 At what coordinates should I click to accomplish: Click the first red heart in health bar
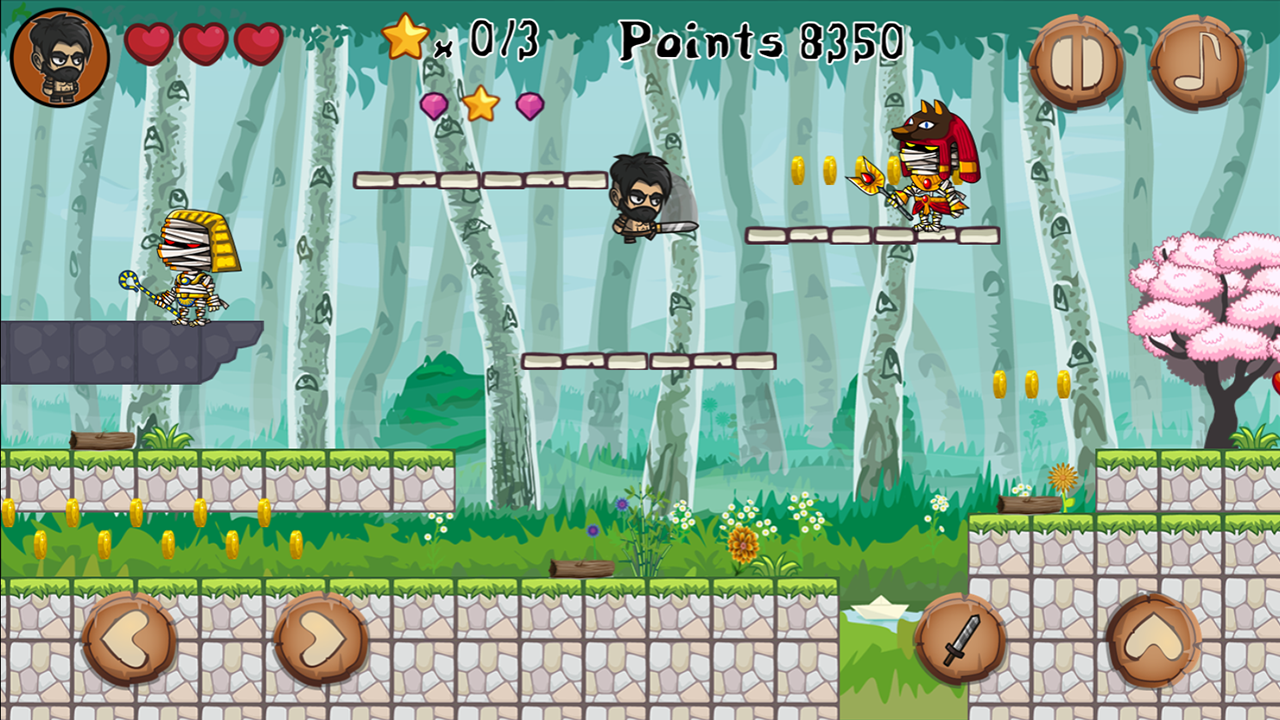146,42
